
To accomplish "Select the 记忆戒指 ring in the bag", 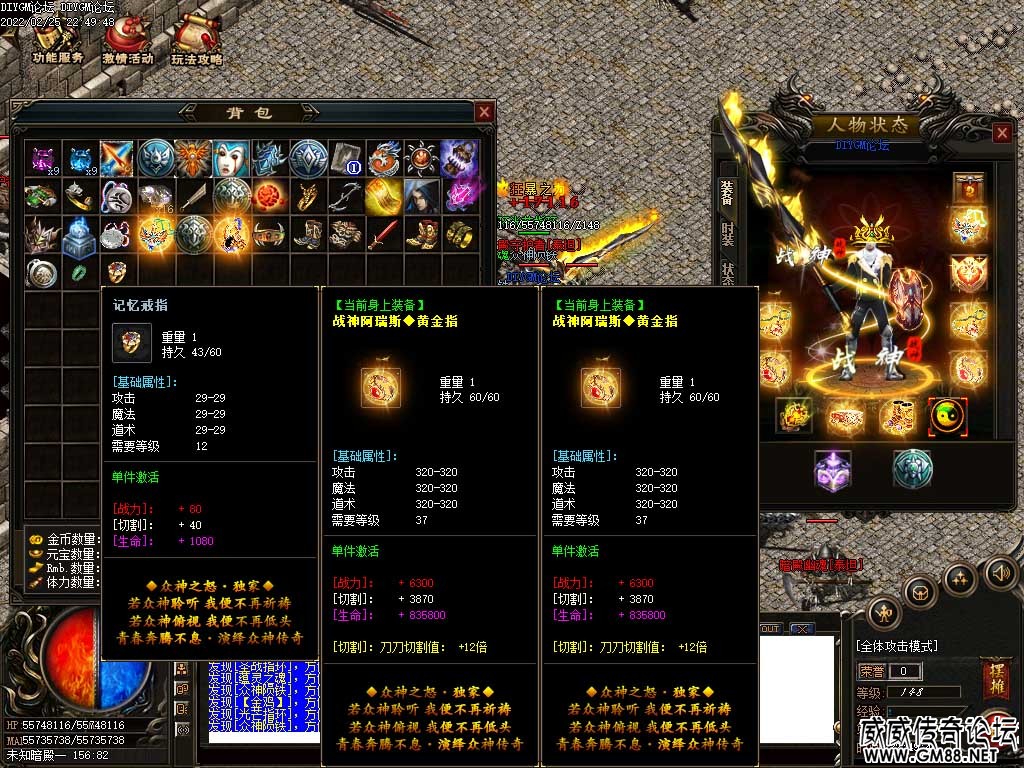I will [118, 272].
